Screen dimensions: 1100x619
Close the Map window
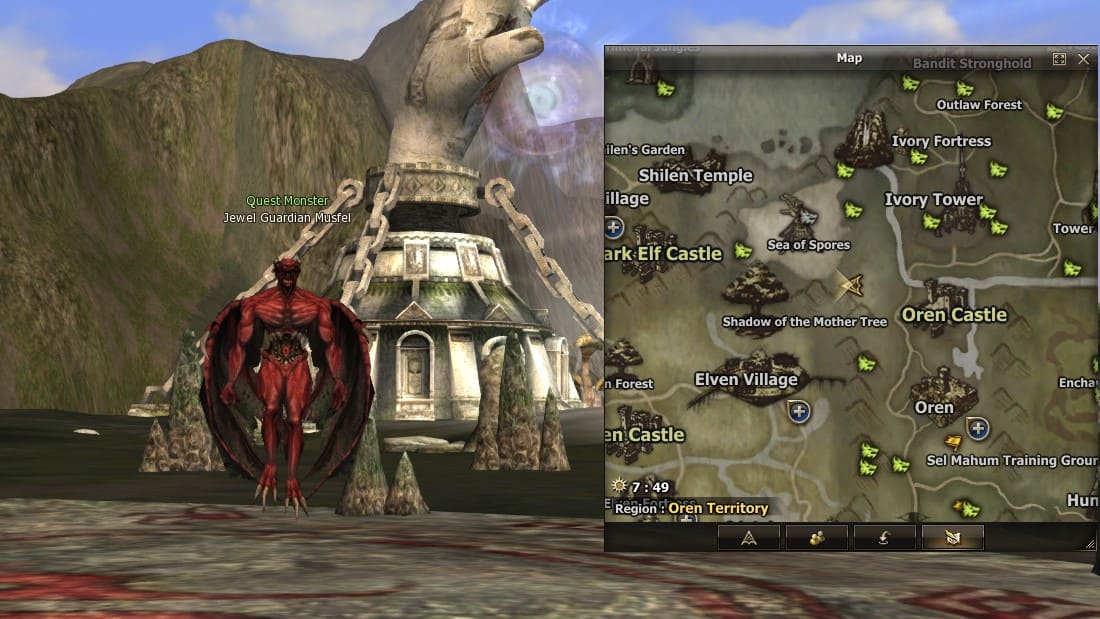click(x=1084, y=59)
